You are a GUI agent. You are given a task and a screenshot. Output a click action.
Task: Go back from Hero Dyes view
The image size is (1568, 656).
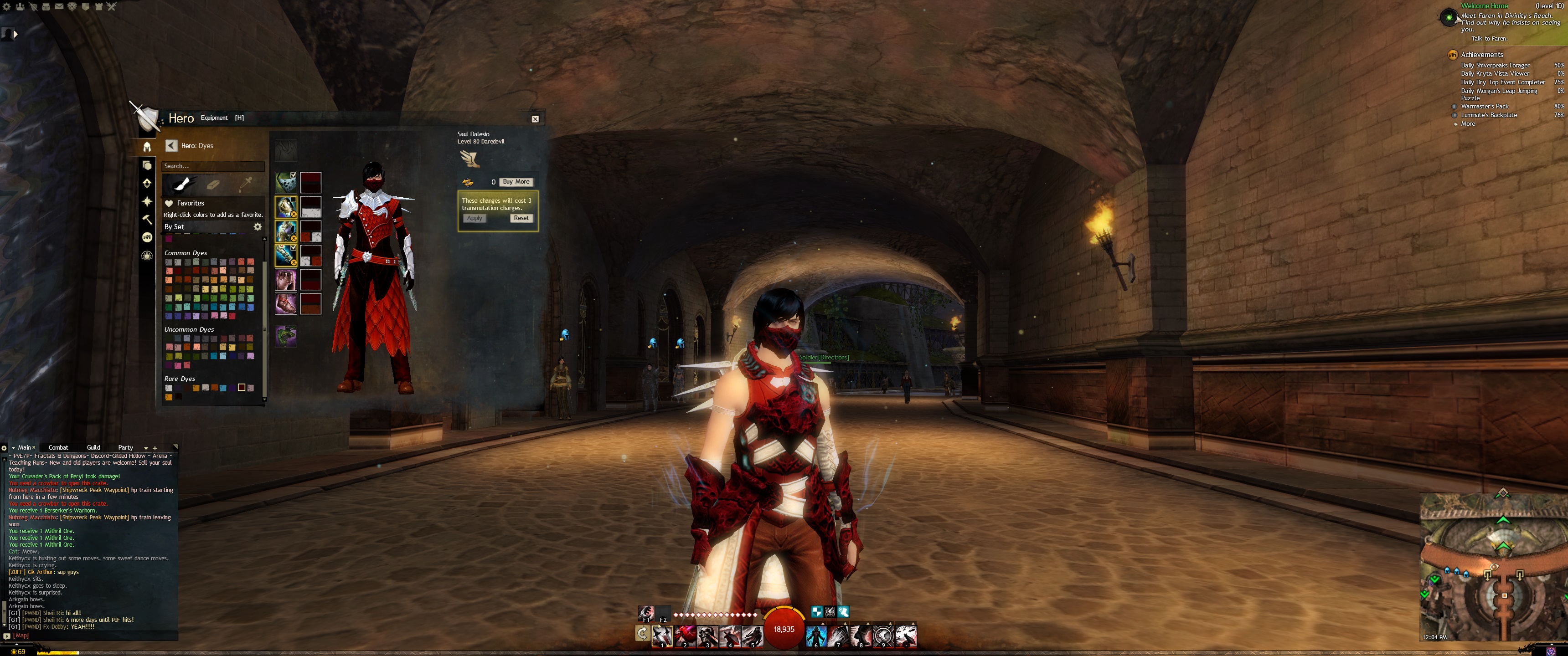click(171, 145)
